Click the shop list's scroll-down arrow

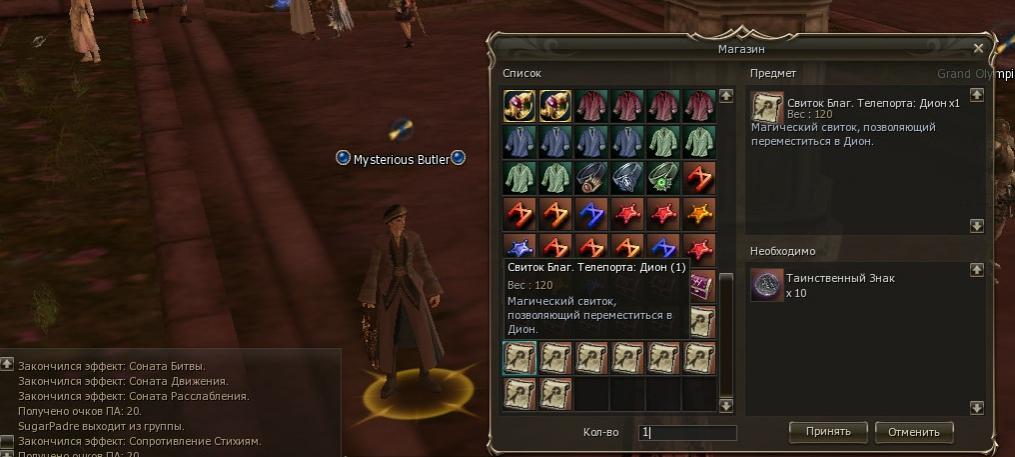pos(726,405)
